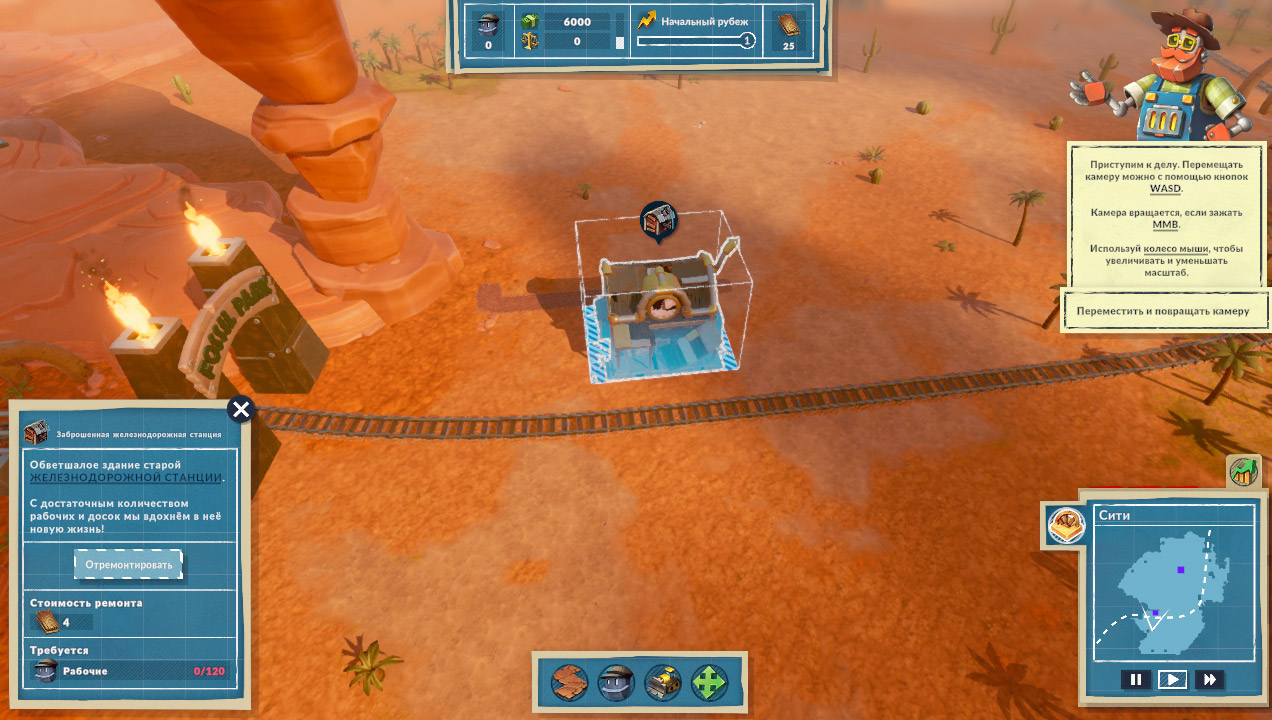This screenshot has width=1272, height=720.
Task: Select the worker robot toolbar icon
Action: pyautogui.click(x=616, y=683)
